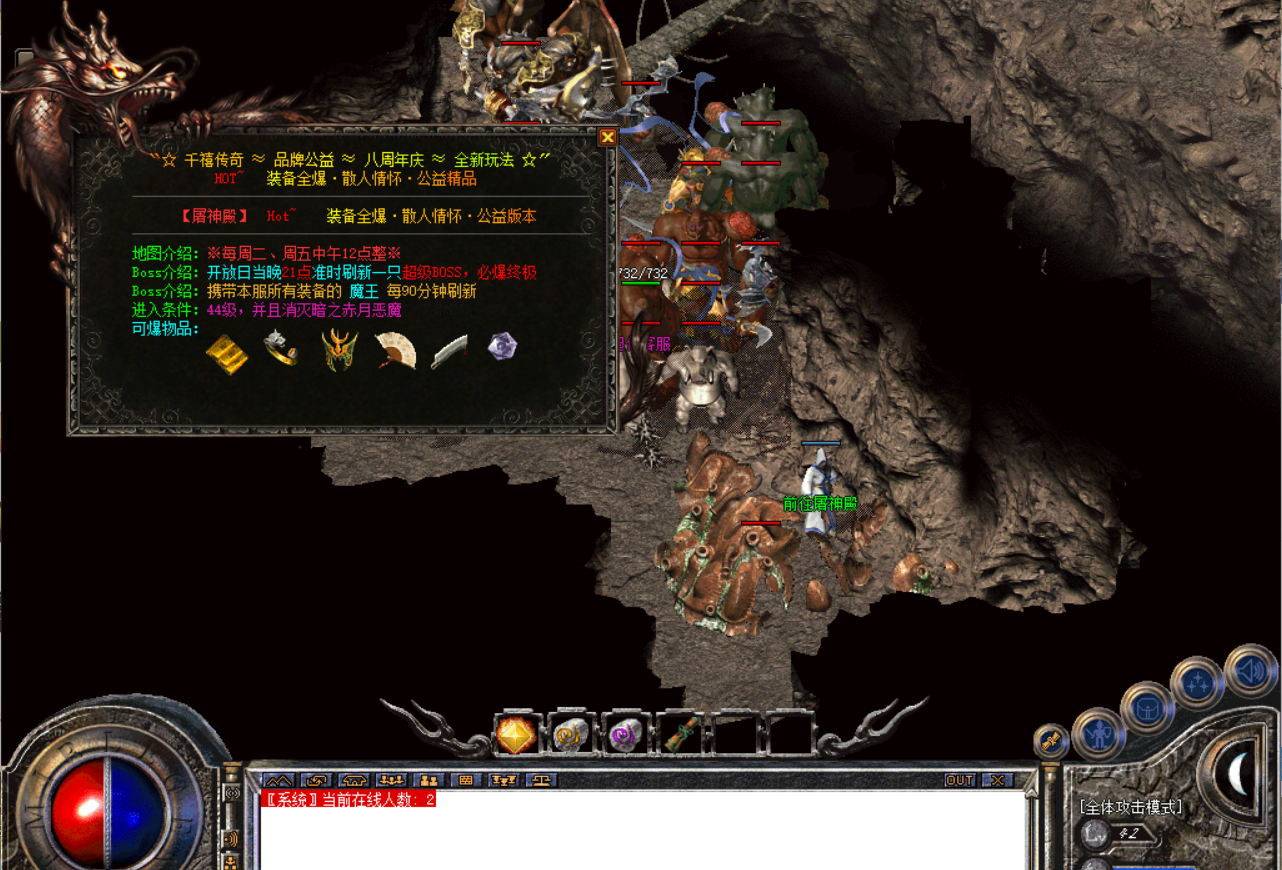Activate the green-wrapped bundle hotbar item
Image resolution: width=1282 pixels, height=870 pixels.
point(682,736)
